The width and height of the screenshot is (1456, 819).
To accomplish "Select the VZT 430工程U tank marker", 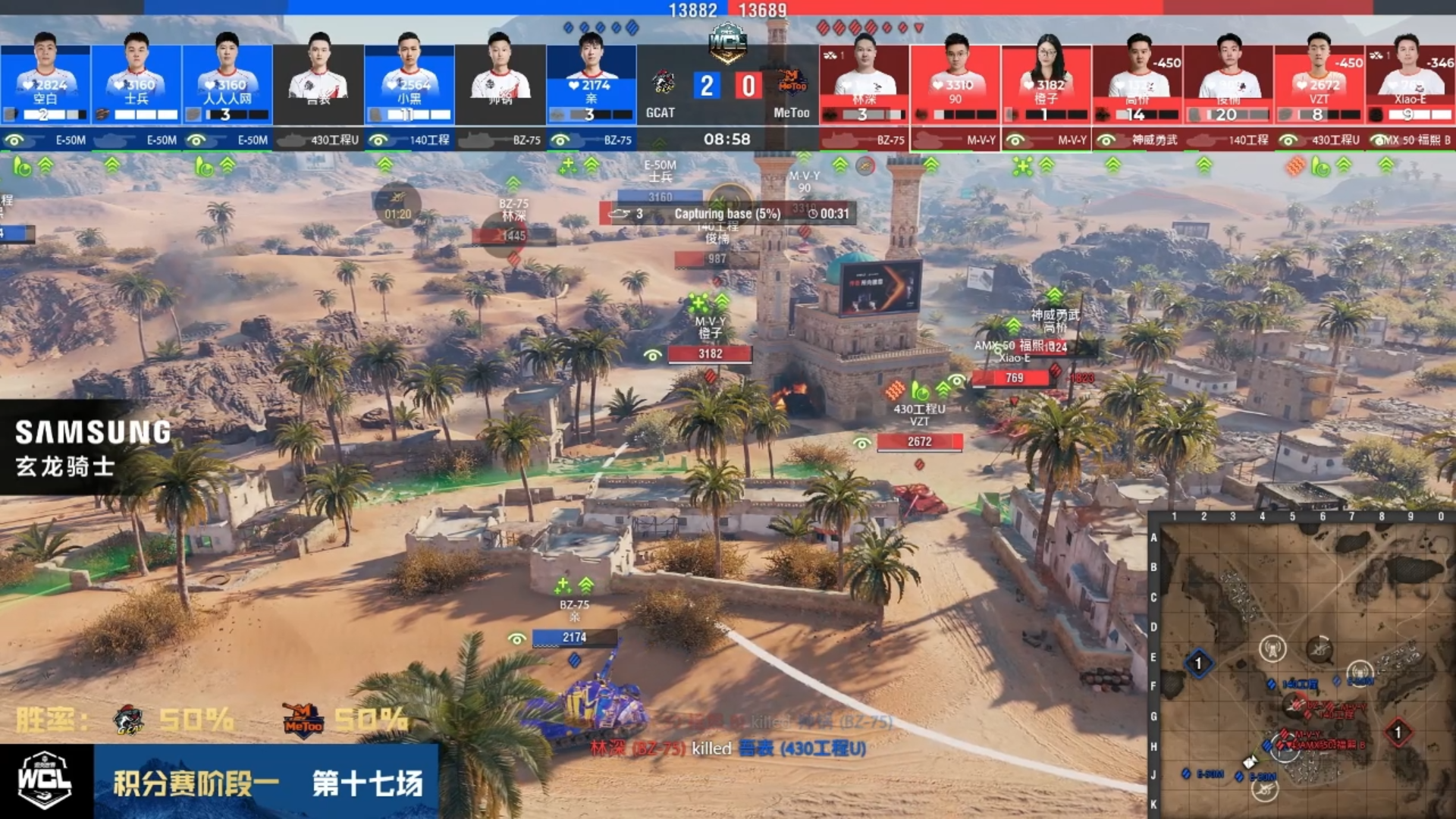I will [x=919, y=441].
